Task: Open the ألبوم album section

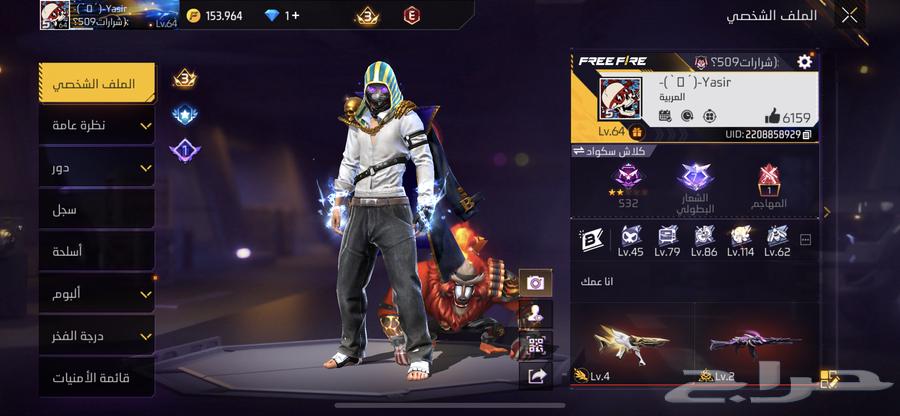Action: coord(97,294)
